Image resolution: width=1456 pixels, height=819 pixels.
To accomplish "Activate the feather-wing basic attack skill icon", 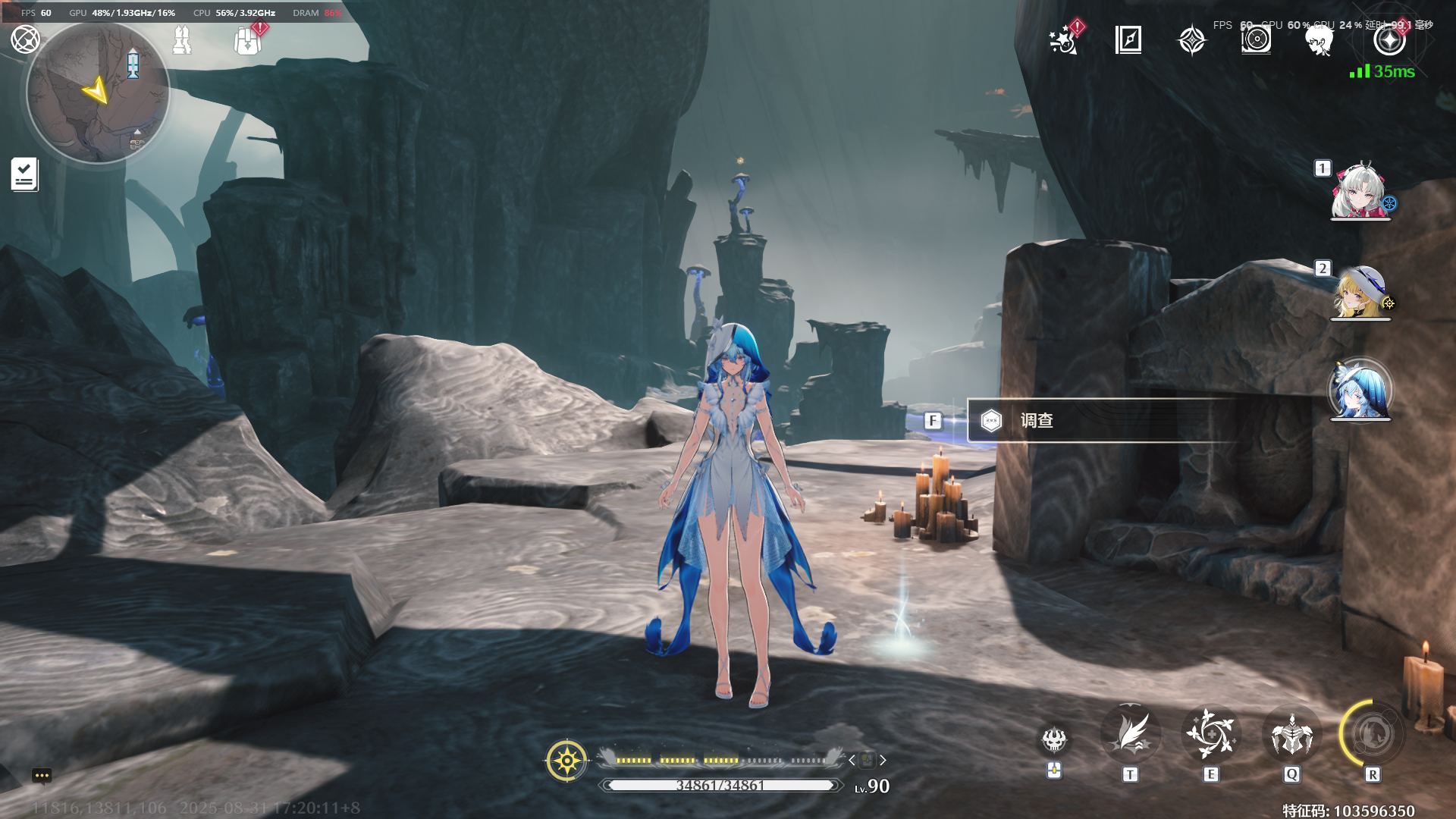I will pyautogui.click(x=1131, y=734).
